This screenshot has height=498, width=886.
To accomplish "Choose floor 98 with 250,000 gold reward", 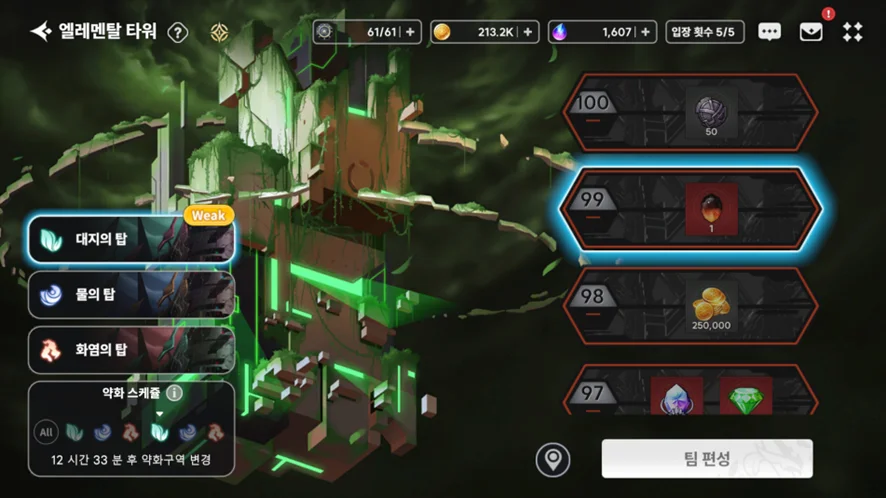I will (x=691, y=304).
